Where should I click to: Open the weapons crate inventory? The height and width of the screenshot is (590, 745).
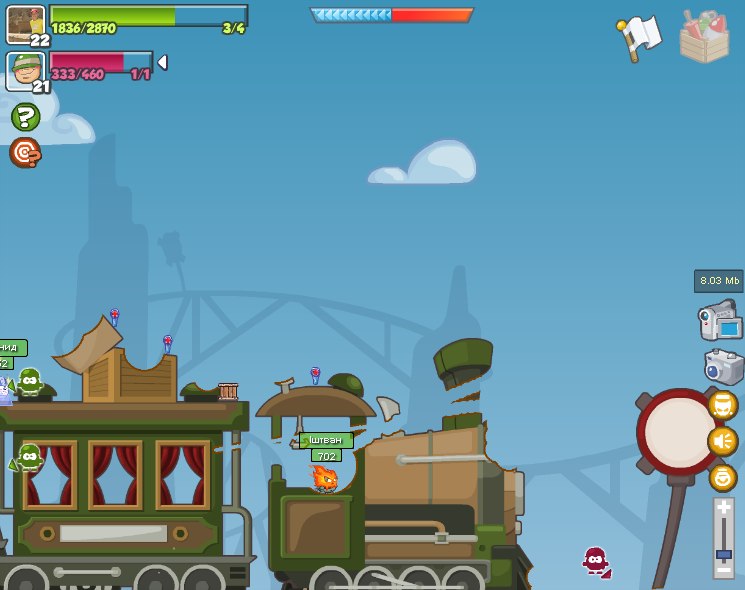point(704,37)
